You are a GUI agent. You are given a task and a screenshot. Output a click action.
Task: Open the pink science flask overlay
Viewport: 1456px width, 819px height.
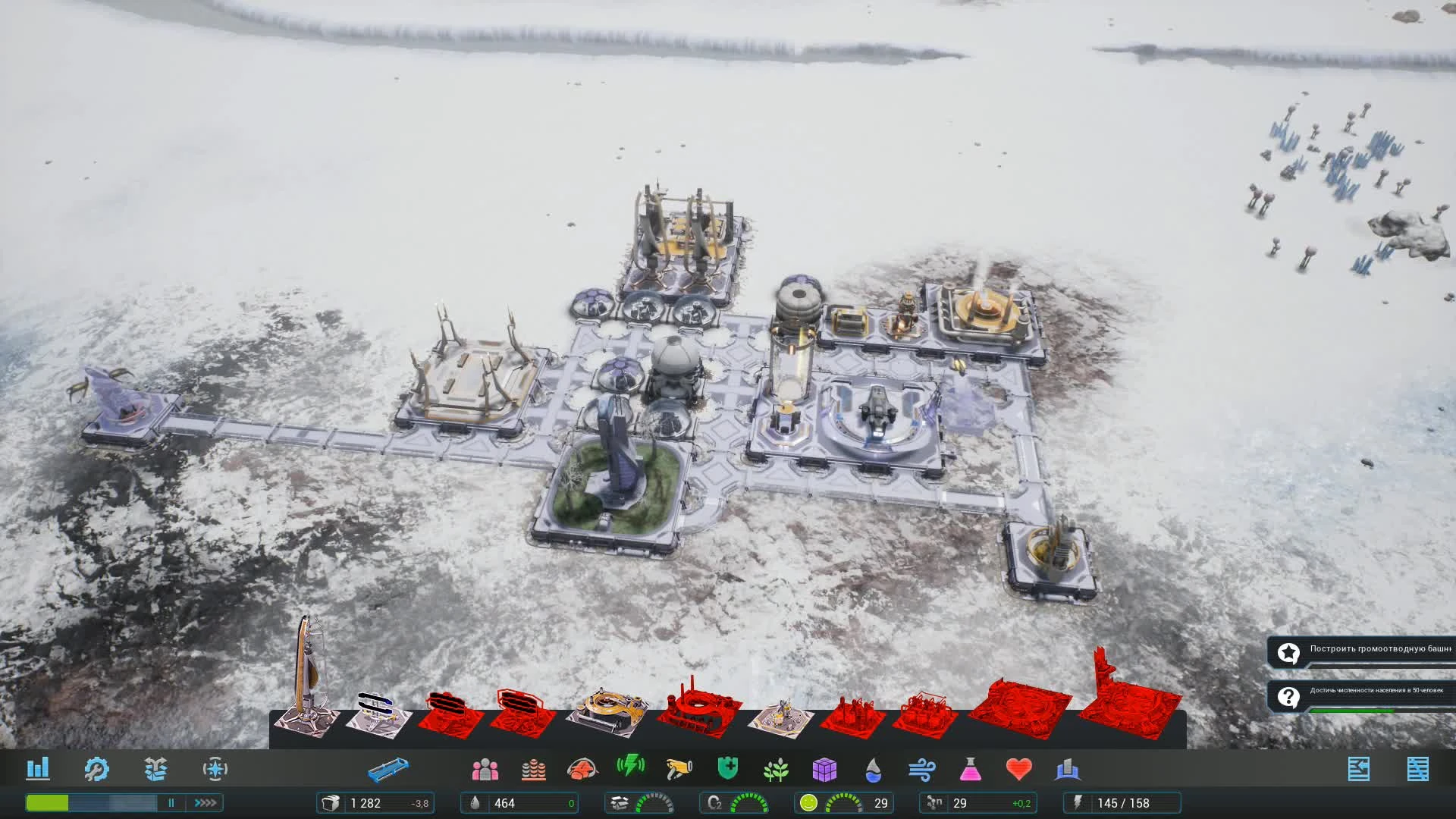pyautogui.click(x=971, y=769)
